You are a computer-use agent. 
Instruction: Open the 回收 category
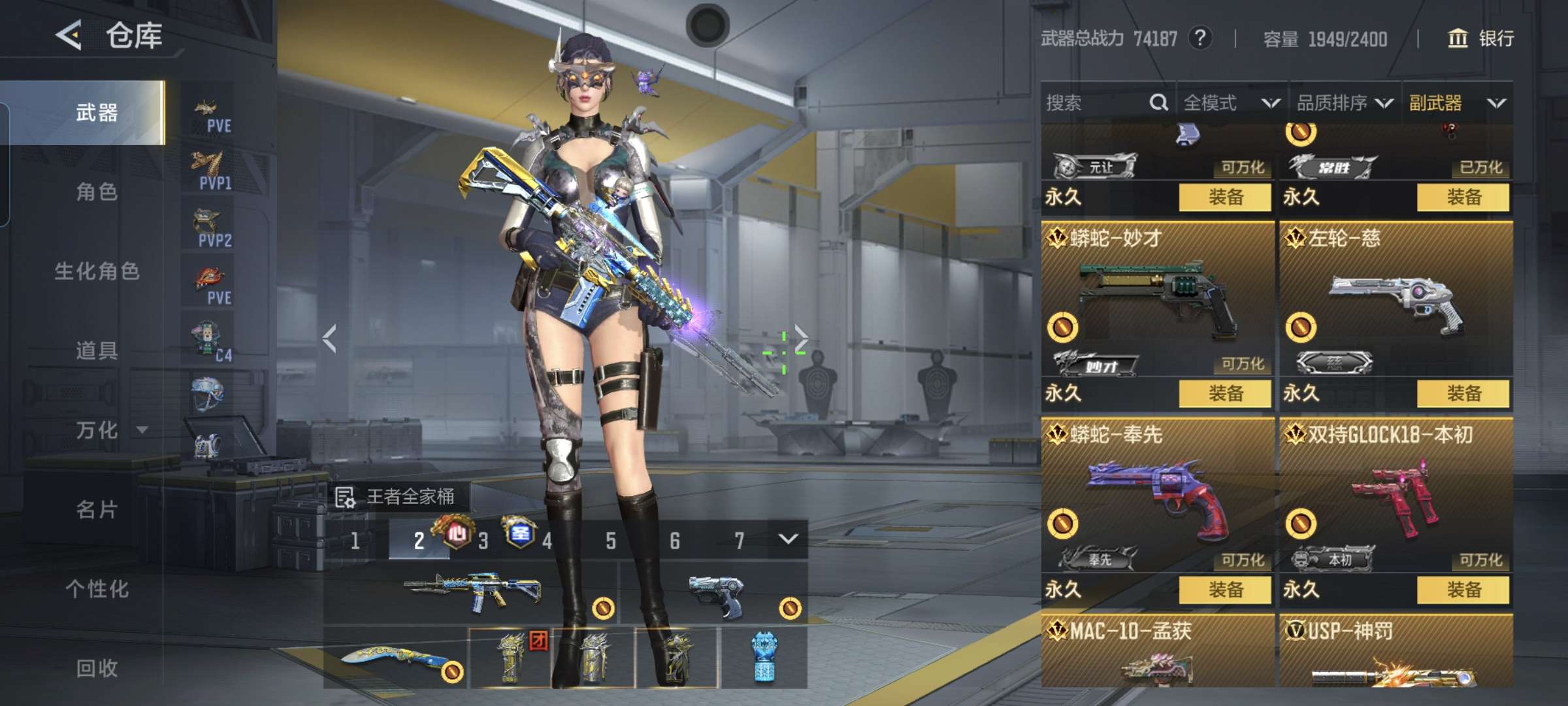tap(97, 668)
